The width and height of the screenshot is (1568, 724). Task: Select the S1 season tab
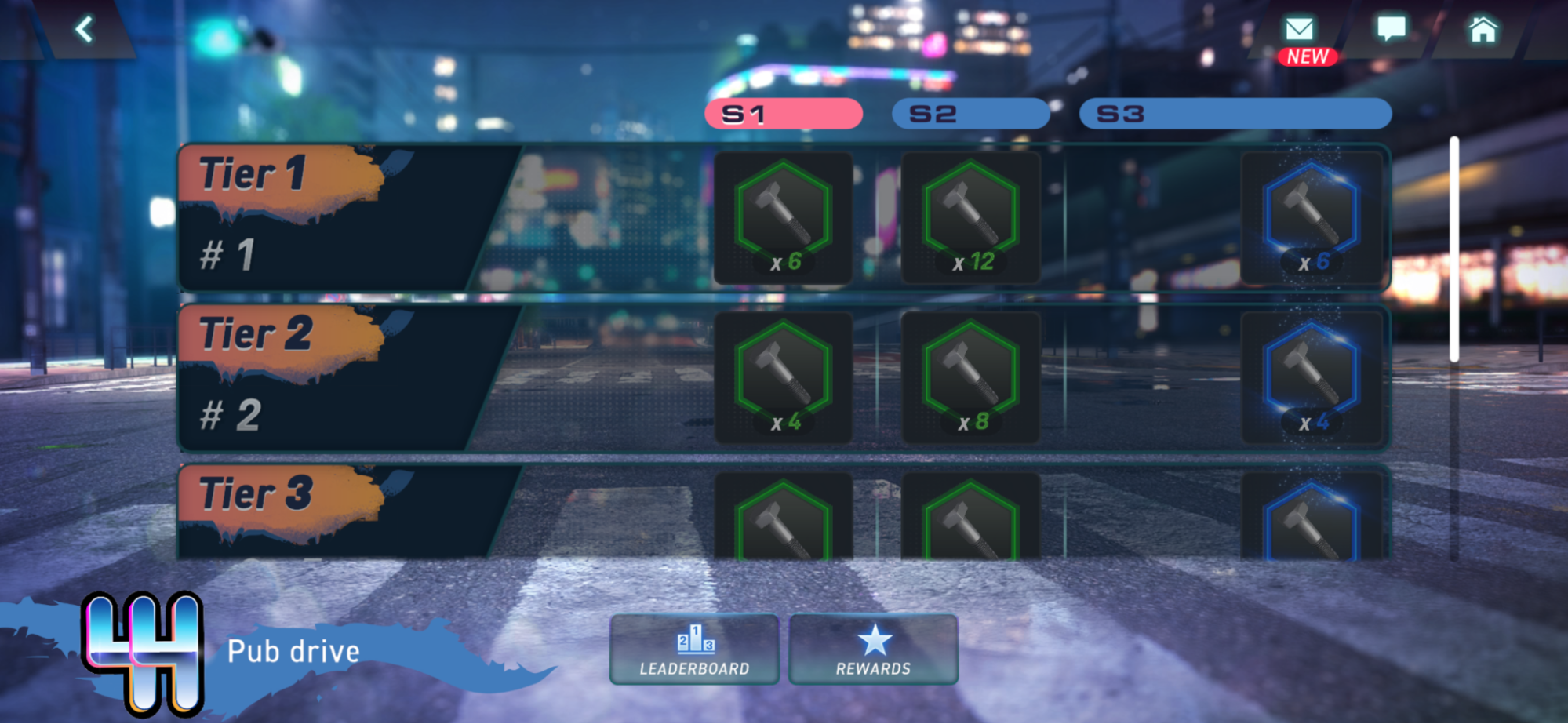(x=783, y=115)
